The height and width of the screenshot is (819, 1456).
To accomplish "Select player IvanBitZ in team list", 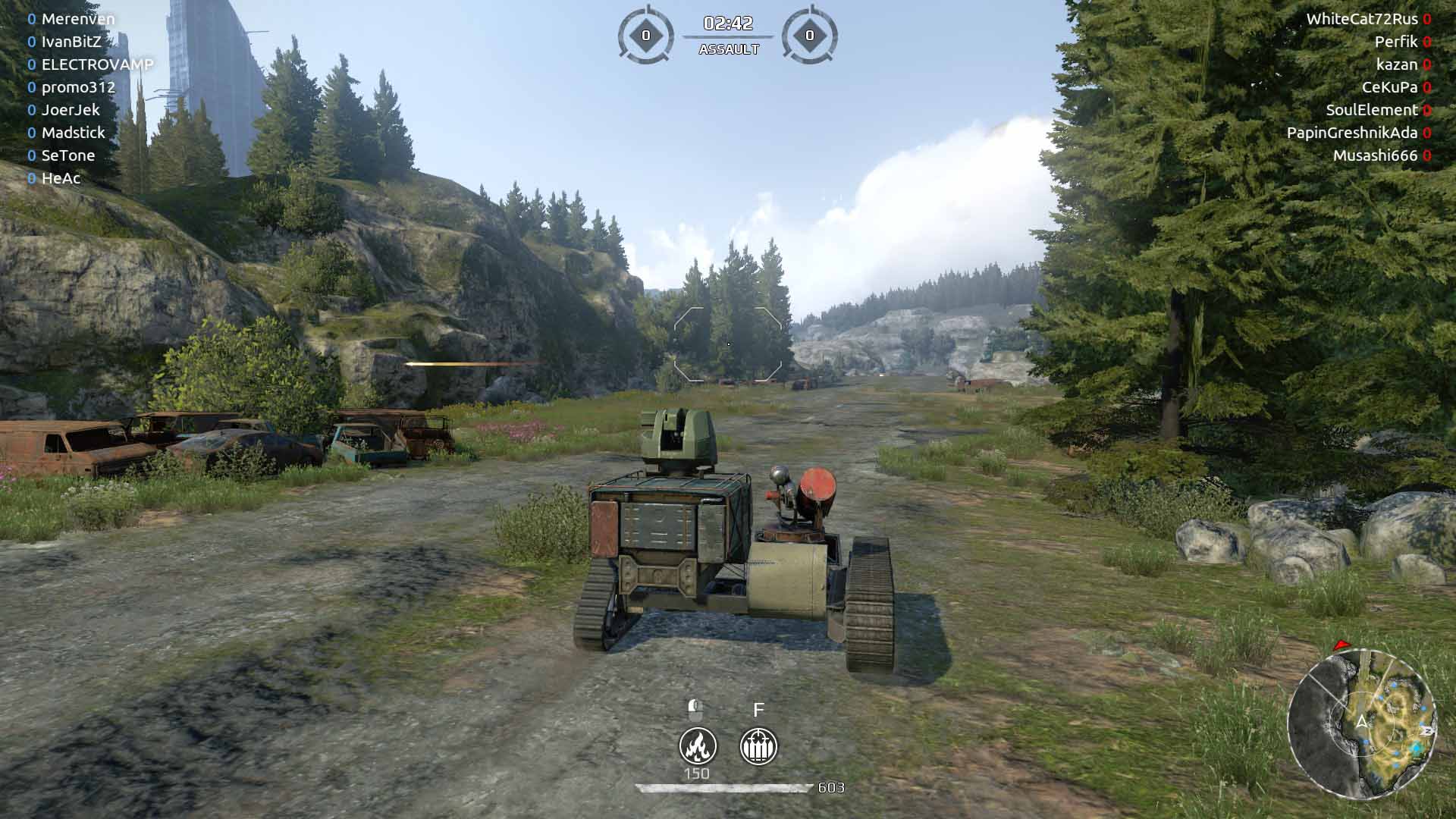I will click(x=71, y=42).
